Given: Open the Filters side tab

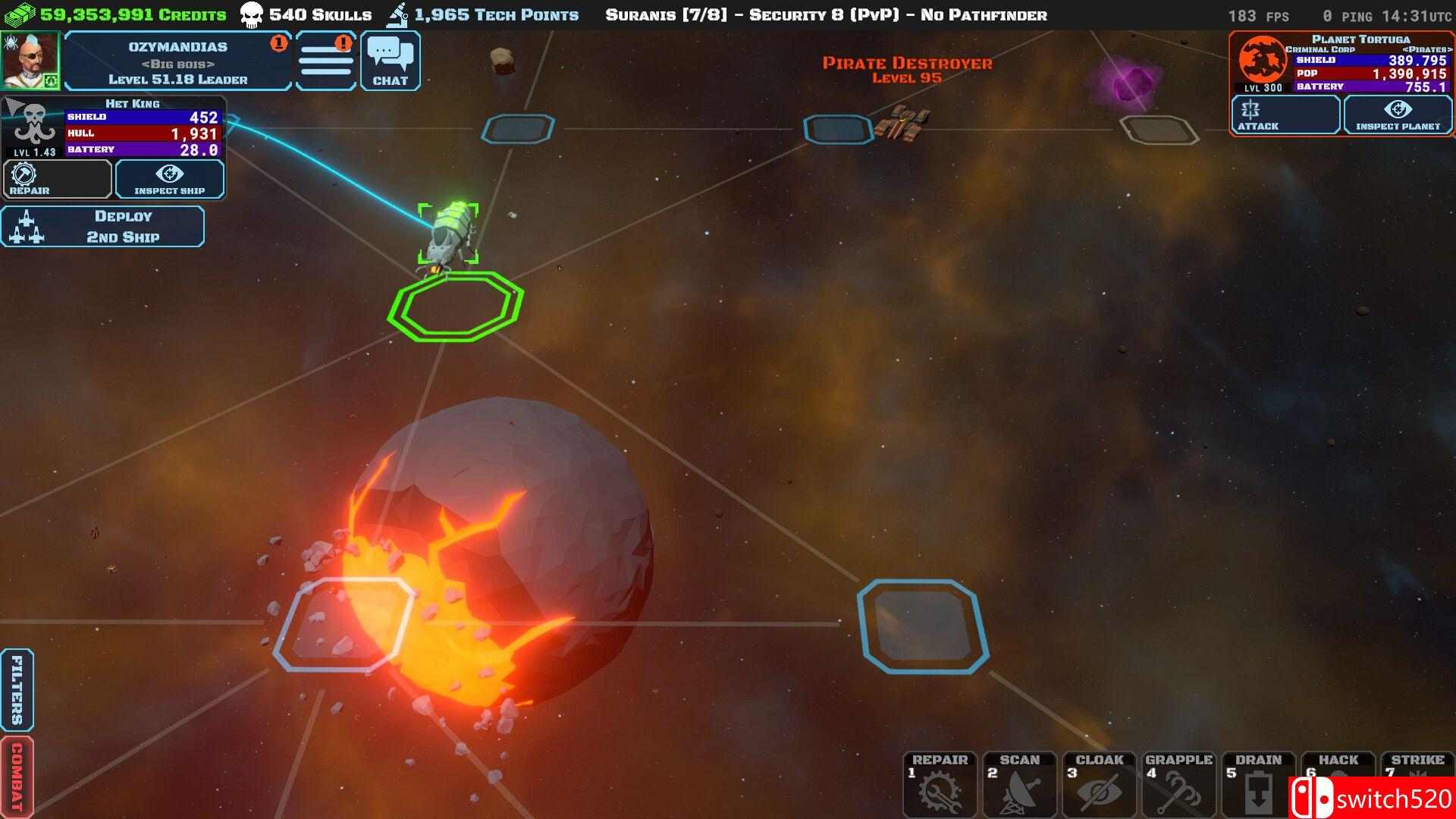Looking at the screenshot, I should click(17, 689).
